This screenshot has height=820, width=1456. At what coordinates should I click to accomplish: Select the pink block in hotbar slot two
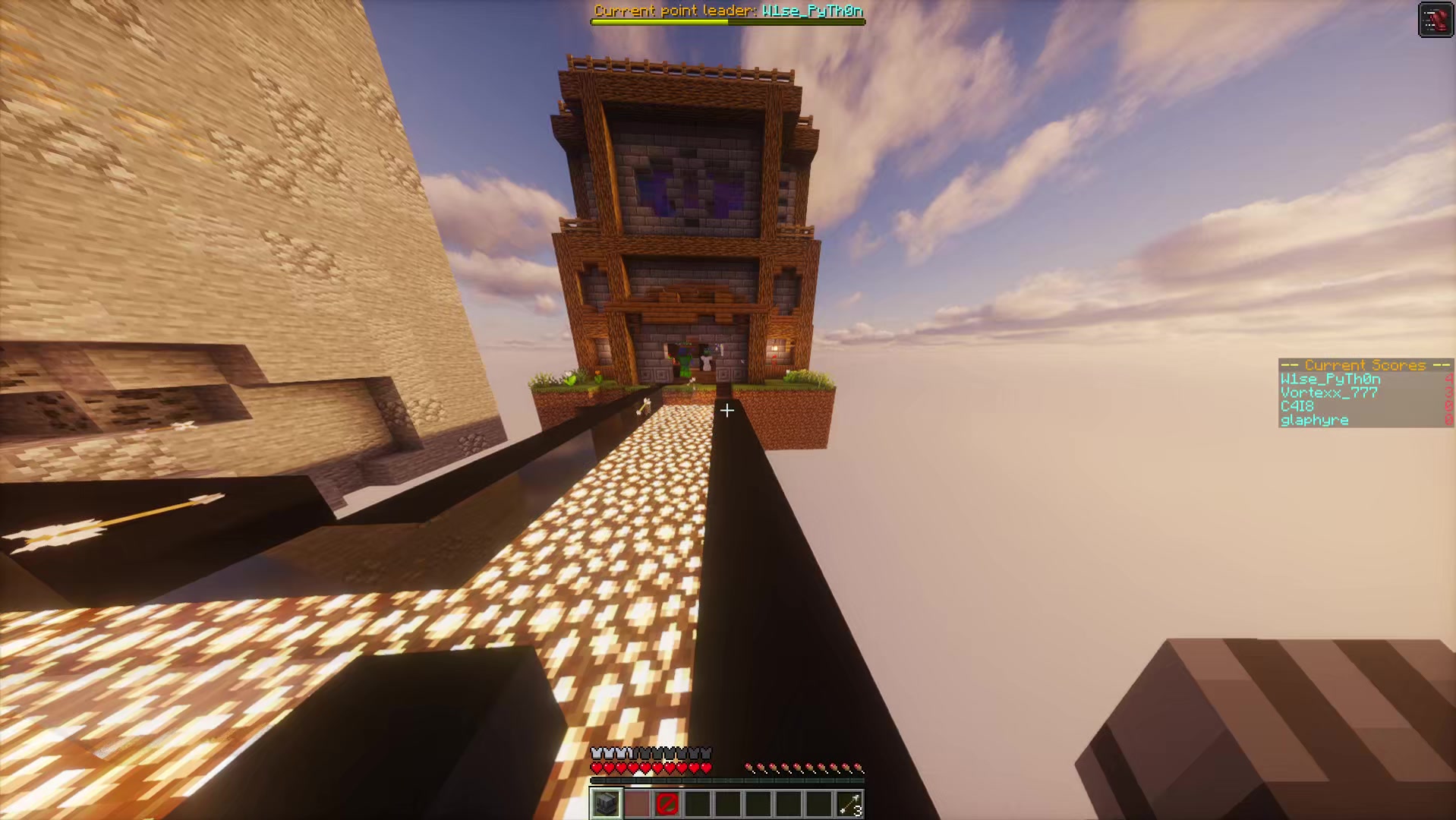(636, 804)
